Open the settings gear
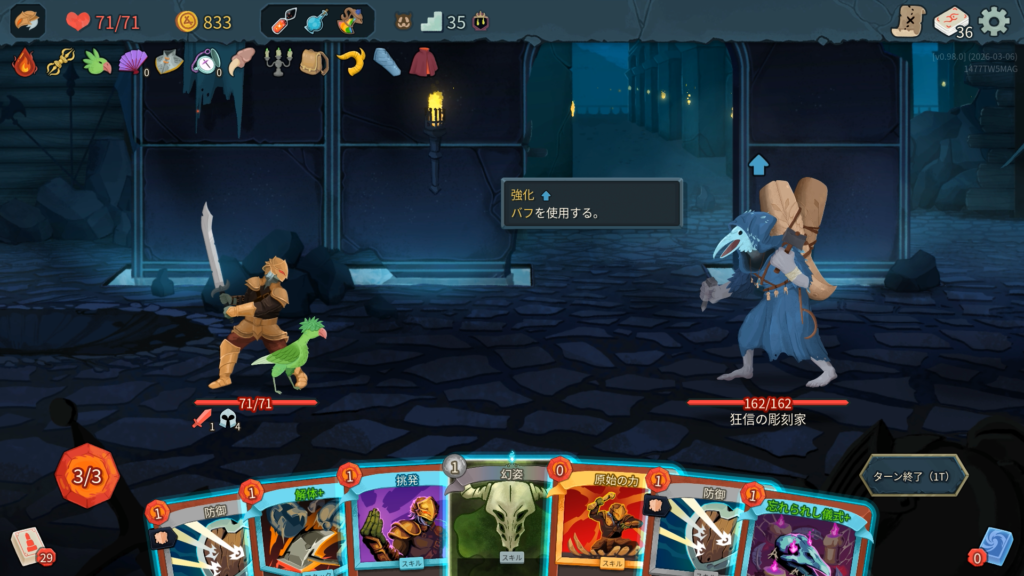The image size is (1024, 576). click(x=993, y=21)
